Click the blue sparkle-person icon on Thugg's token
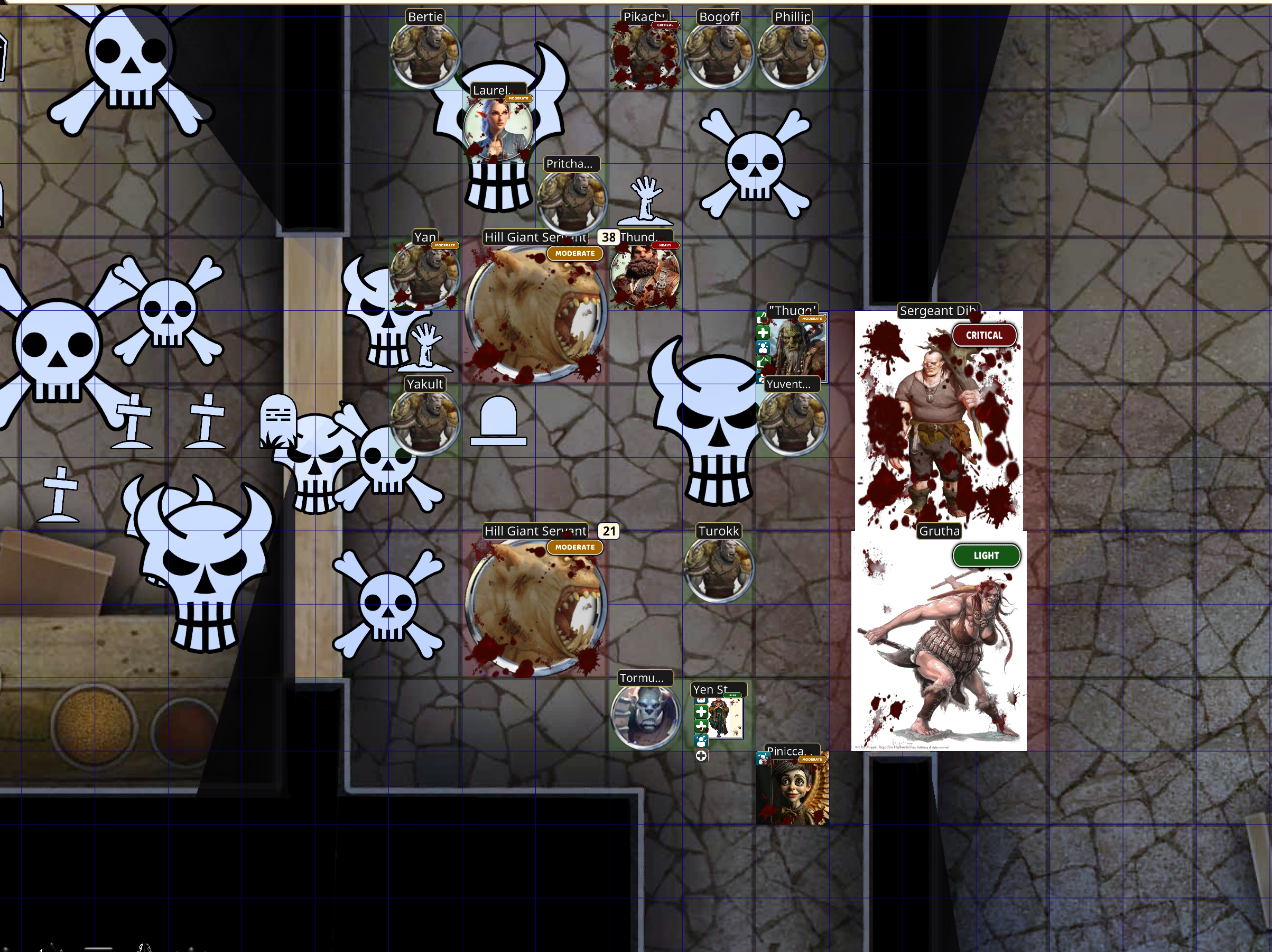Viewport: 1272px width, 952px height. click(x=763, y=348)
